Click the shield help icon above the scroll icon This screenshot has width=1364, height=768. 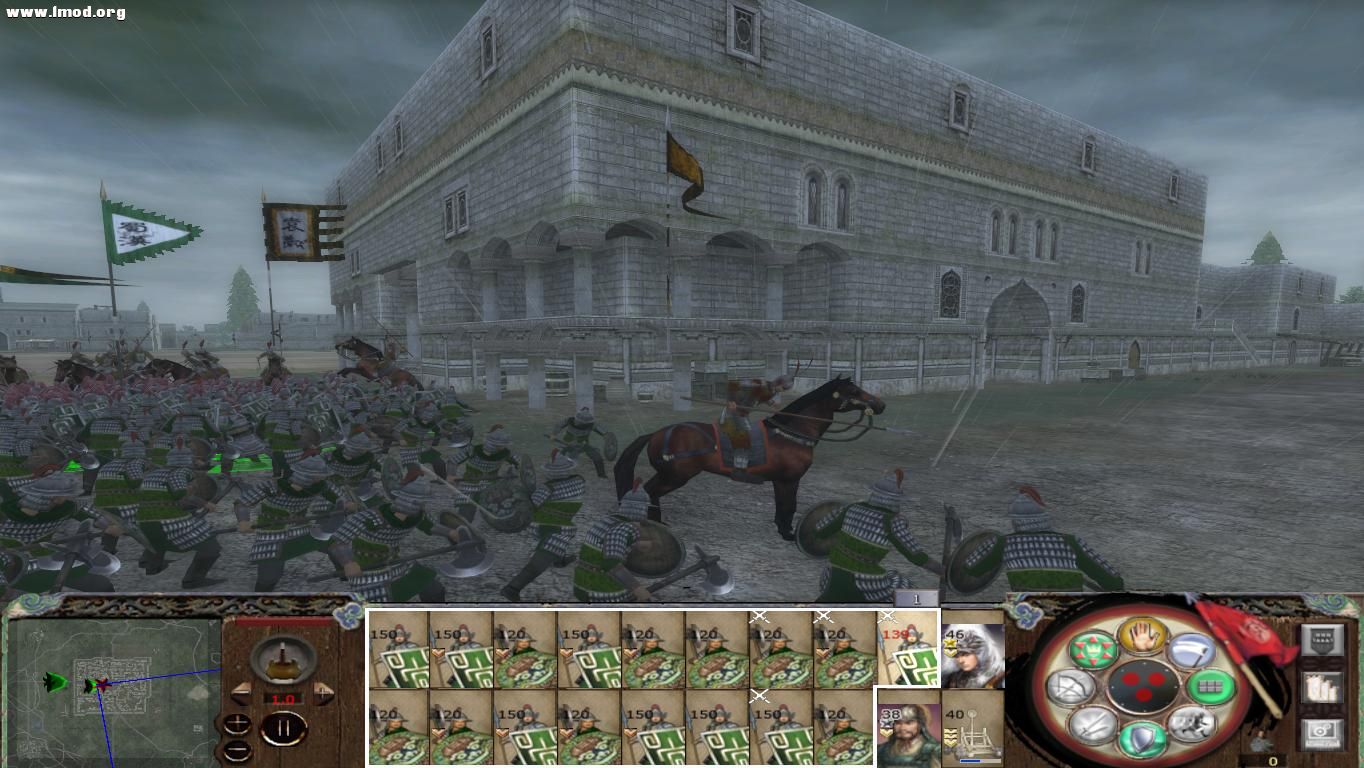pyautogui.click(x=1322, y=639)
